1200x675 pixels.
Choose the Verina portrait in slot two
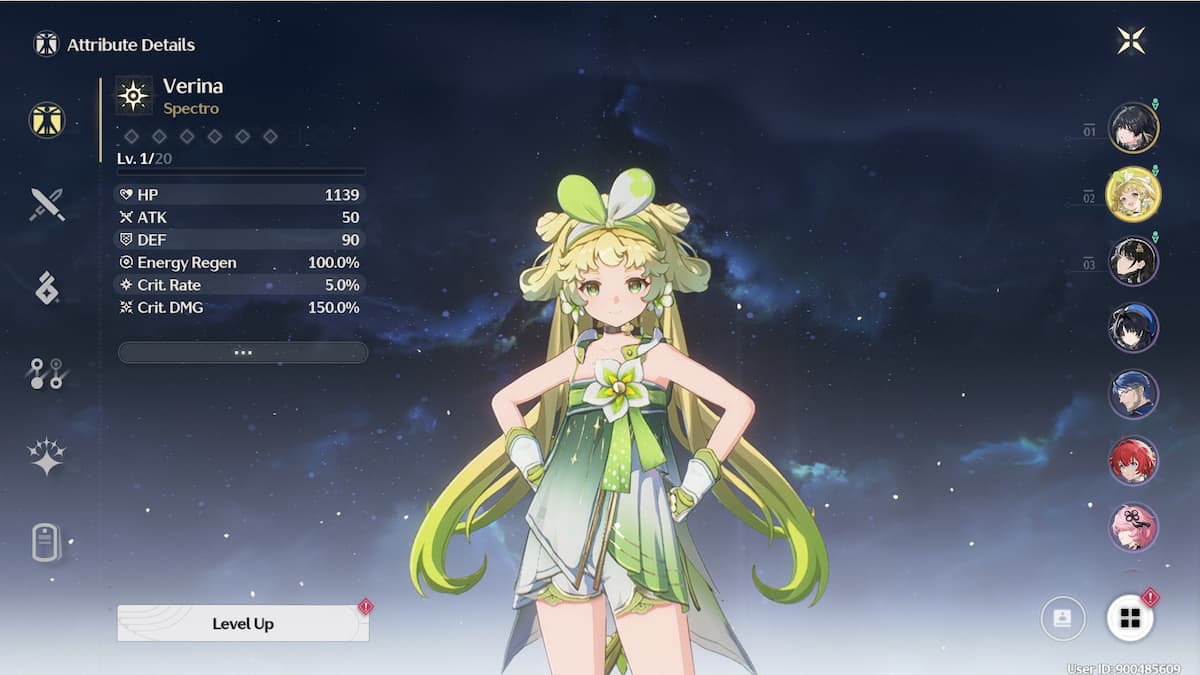(x=1133, y=194)
